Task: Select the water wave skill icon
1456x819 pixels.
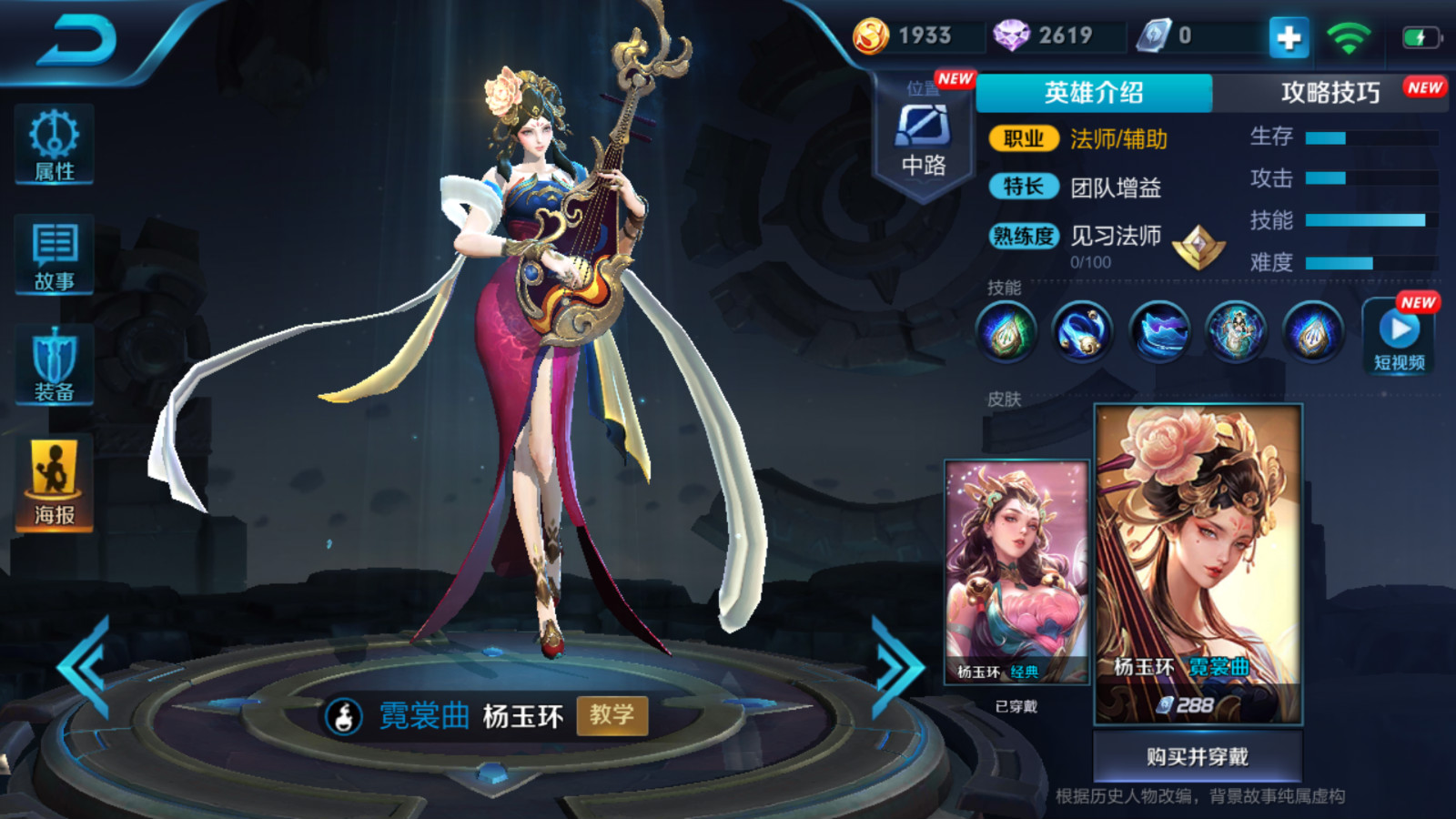Action: [1159, 331]
